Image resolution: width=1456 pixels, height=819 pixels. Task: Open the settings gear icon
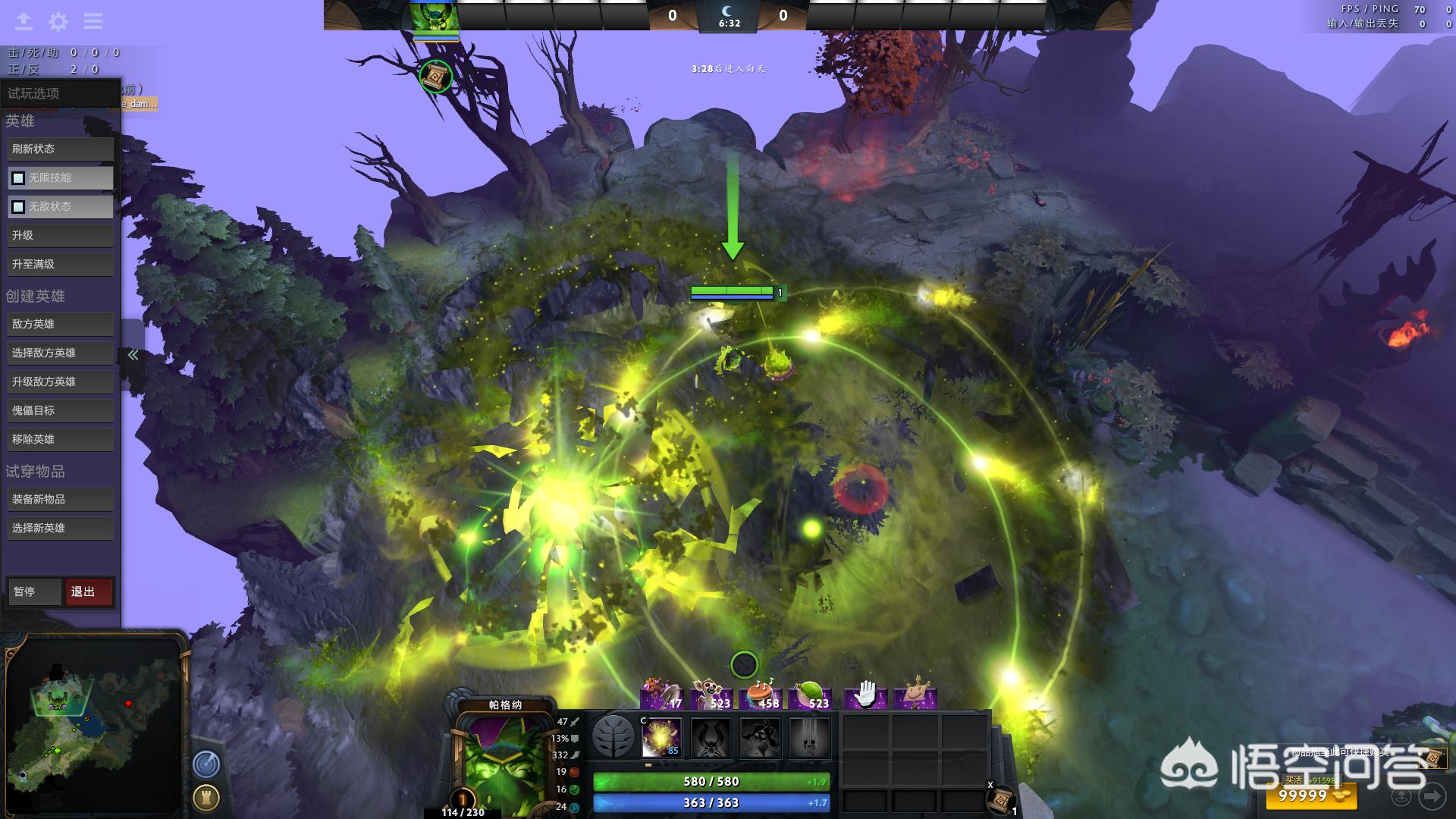58,21
